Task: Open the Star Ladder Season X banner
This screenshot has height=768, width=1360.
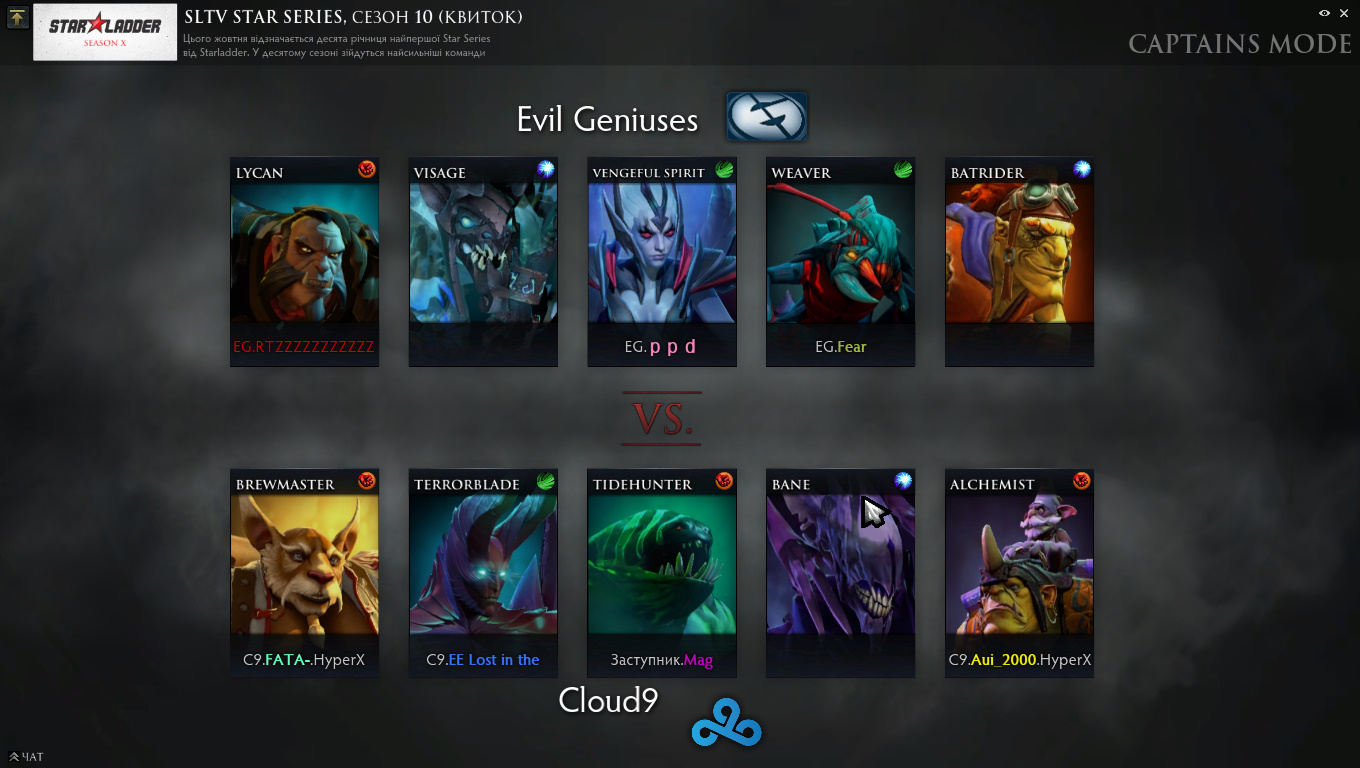Action: pos(104,32)
